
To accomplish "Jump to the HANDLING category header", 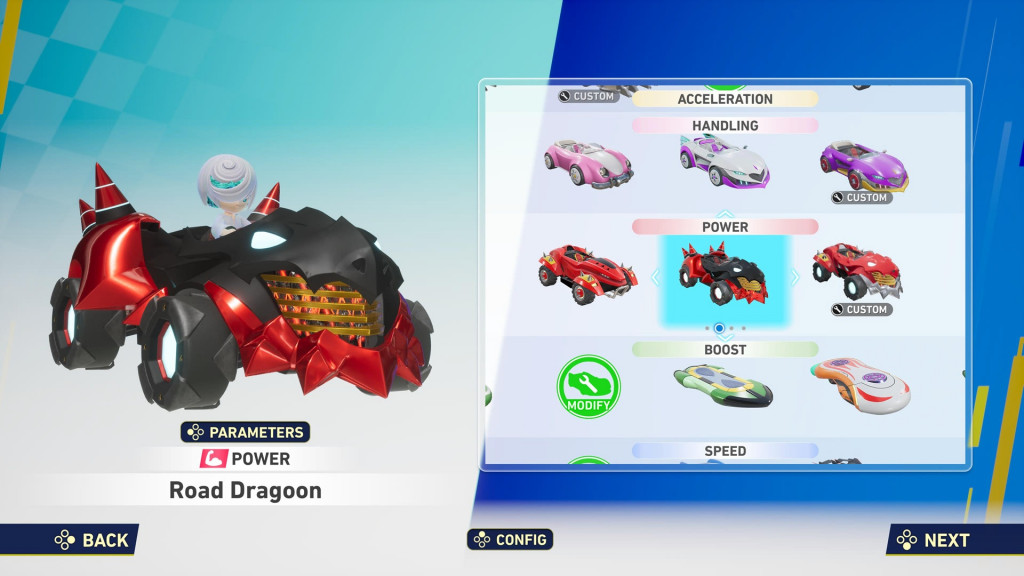I will click(725, 126).
